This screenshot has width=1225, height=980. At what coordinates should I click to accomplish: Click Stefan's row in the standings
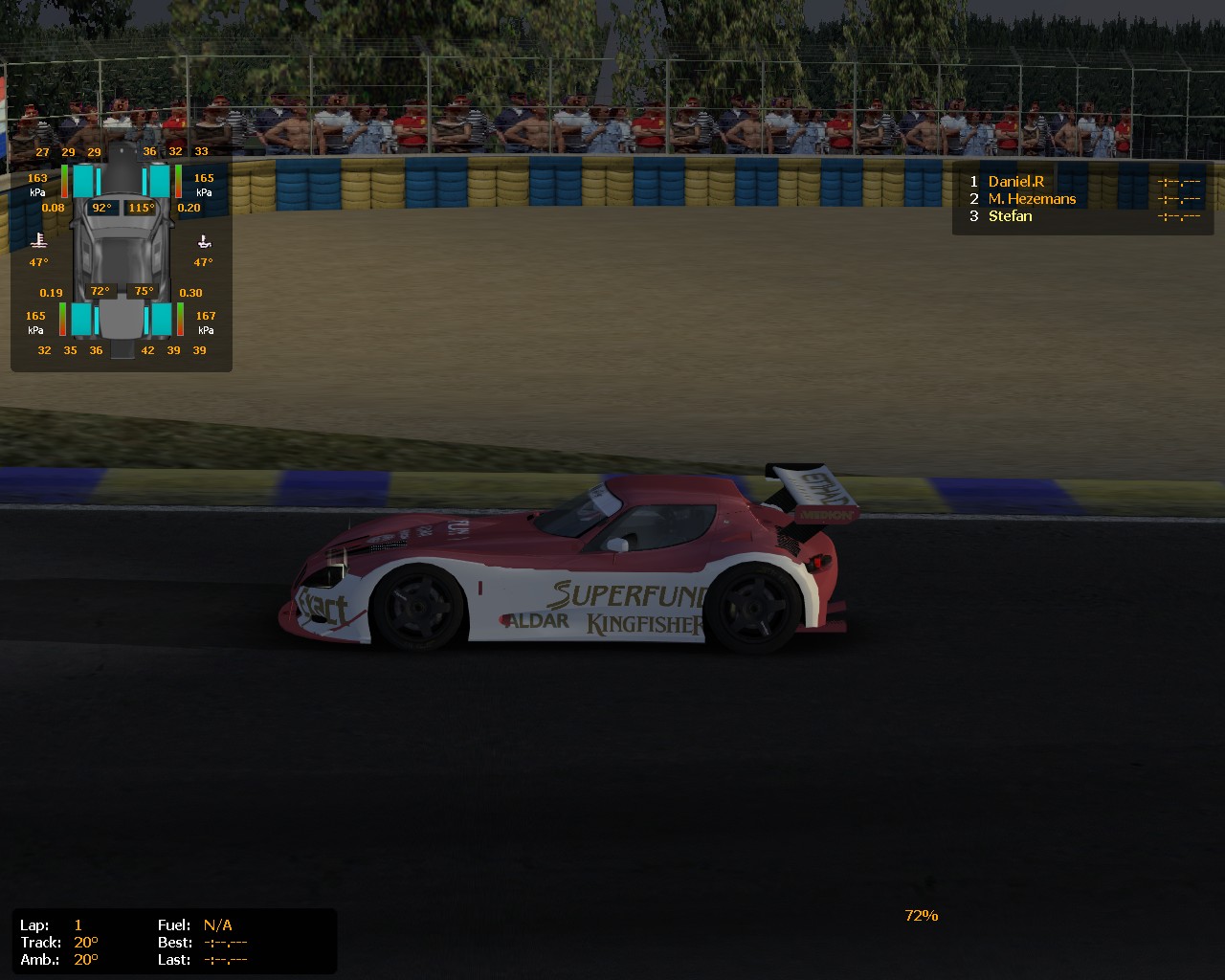pyautogui.click(x=1010, y=216)
